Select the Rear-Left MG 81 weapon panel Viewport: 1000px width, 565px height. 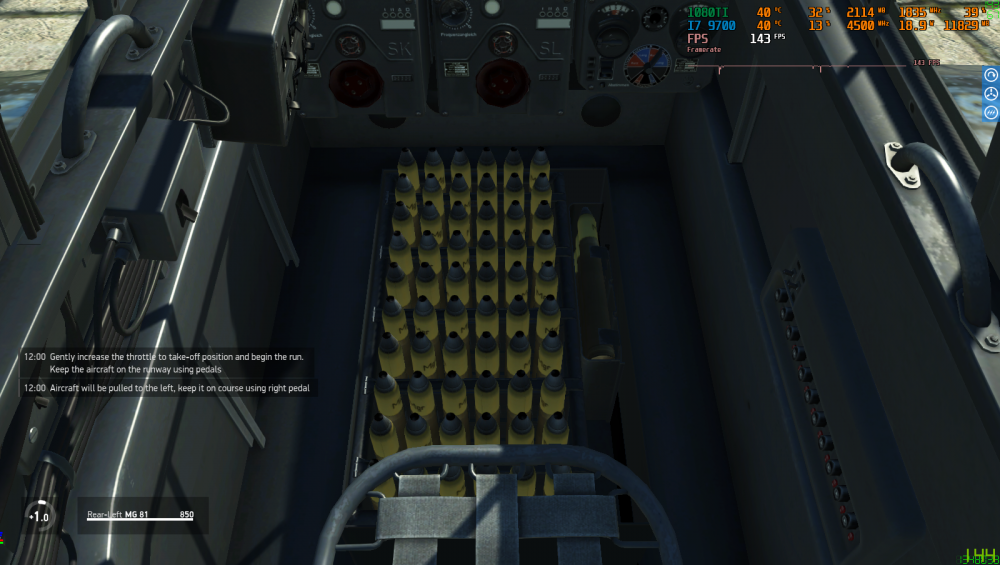(x=141, y=515)
